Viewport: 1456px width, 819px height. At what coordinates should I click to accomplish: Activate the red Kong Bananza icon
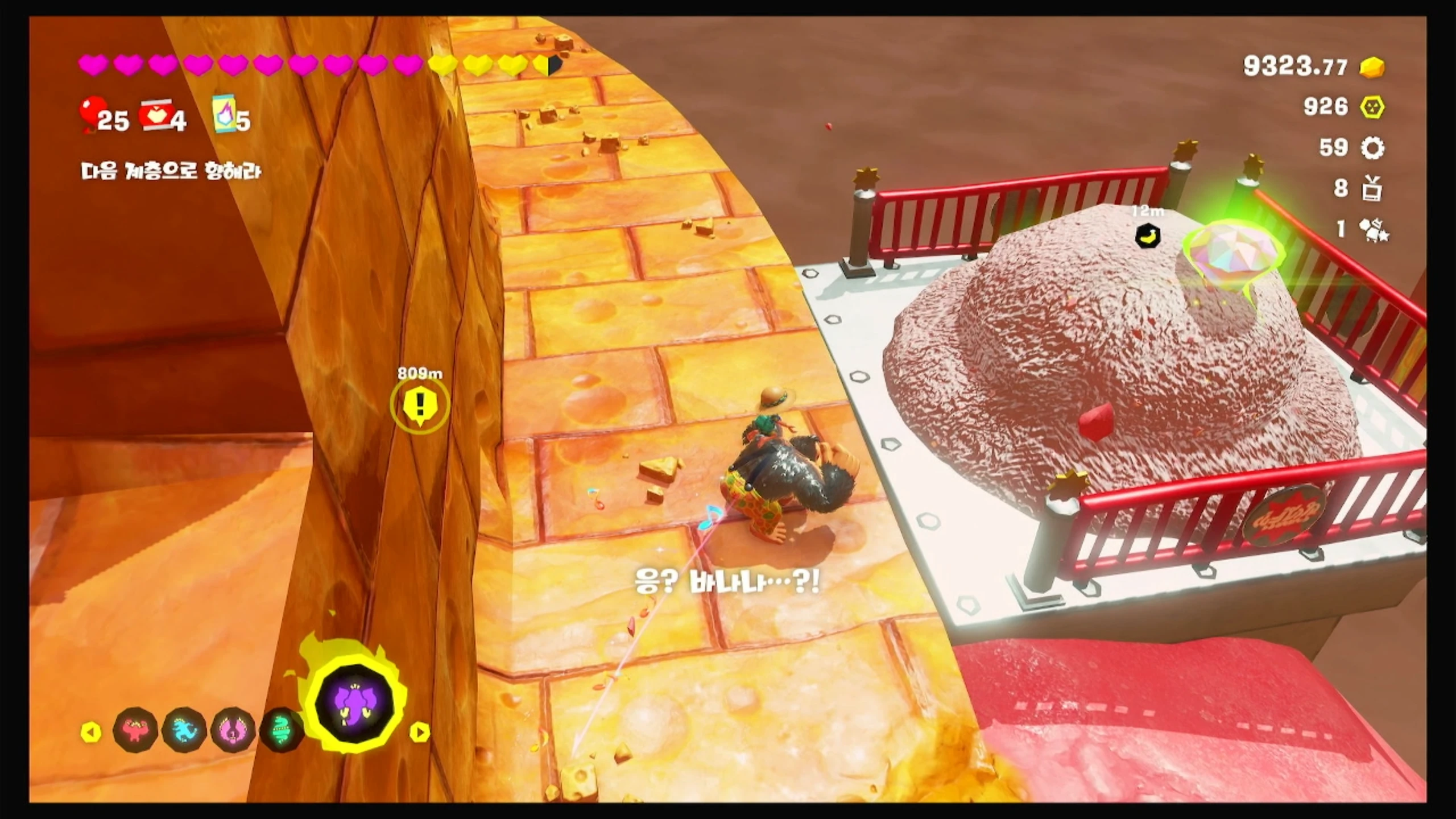(x=135, y=730)
